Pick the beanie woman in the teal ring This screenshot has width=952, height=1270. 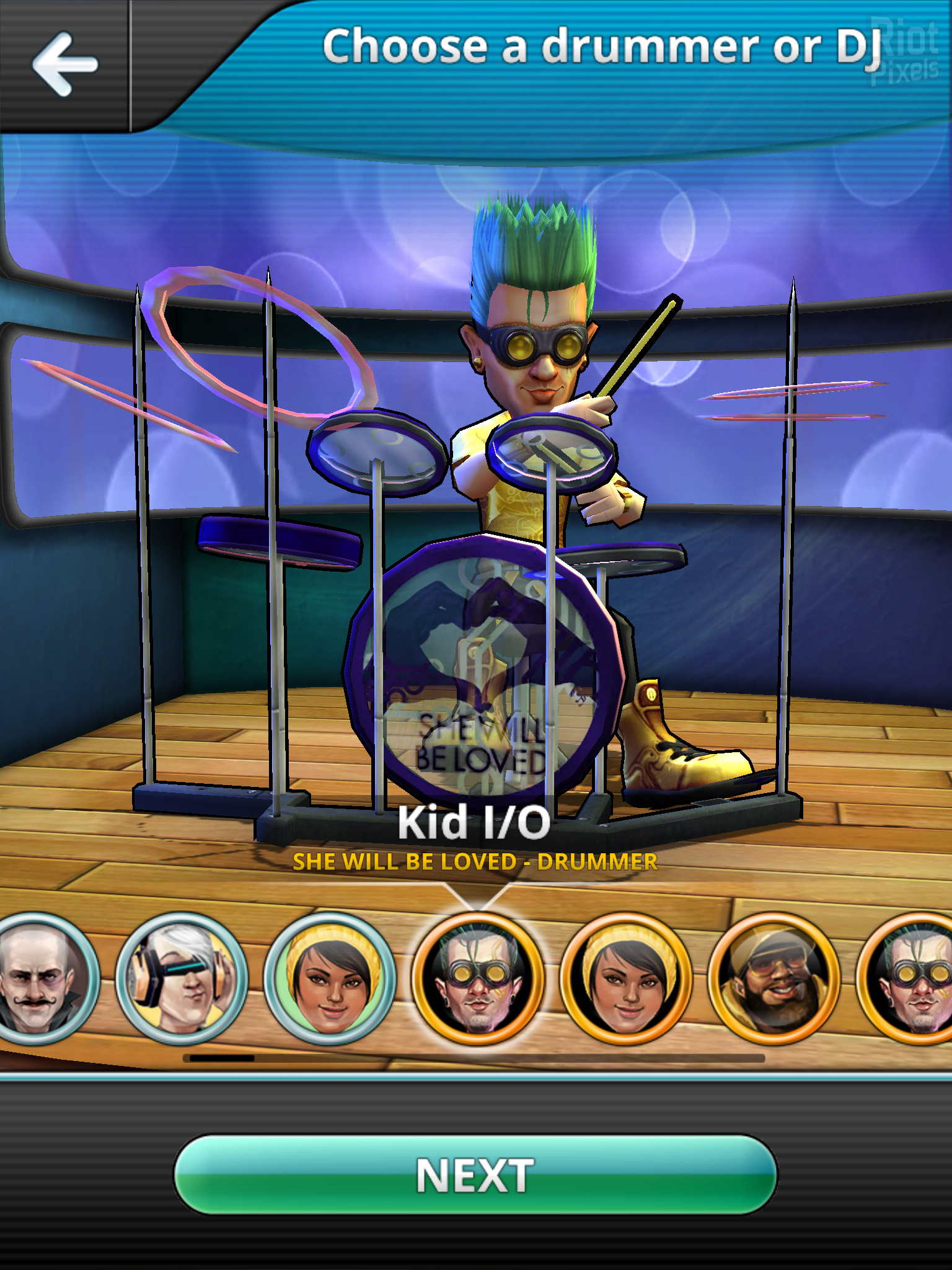(x=329, y=979)
